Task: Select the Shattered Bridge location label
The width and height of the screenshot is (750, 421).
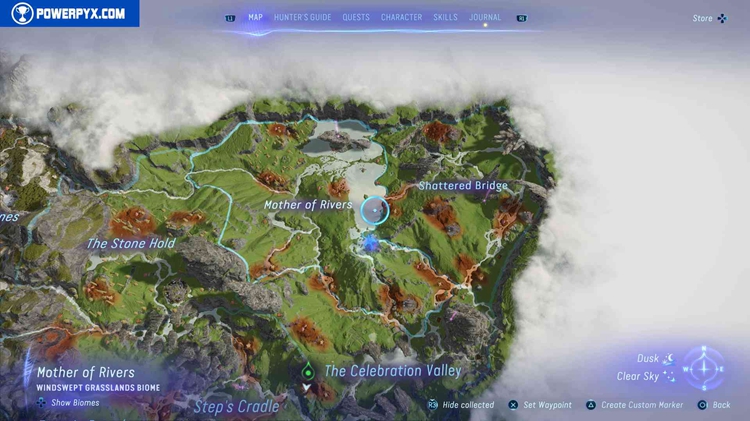Action: click(463, 186)
